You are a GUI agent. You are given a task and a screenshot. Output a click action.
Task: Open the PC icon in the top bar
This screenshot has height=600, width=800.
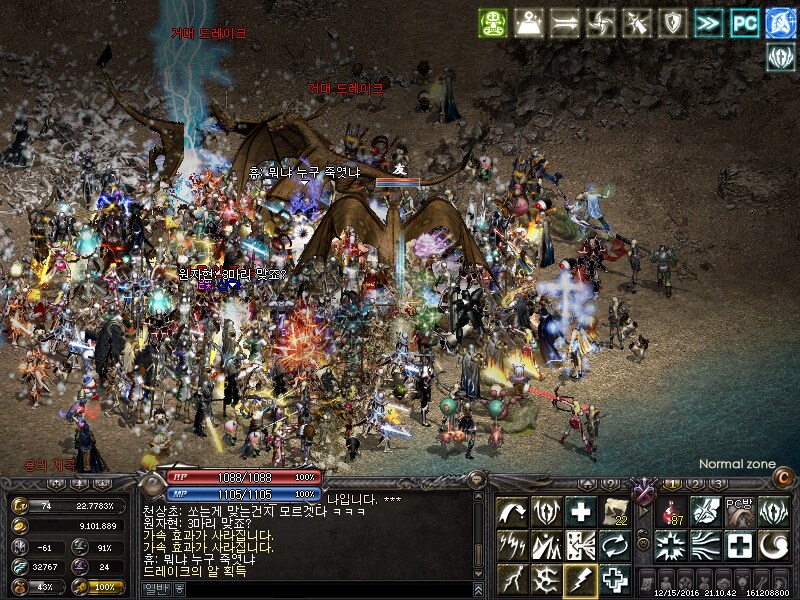pos(744,23)
